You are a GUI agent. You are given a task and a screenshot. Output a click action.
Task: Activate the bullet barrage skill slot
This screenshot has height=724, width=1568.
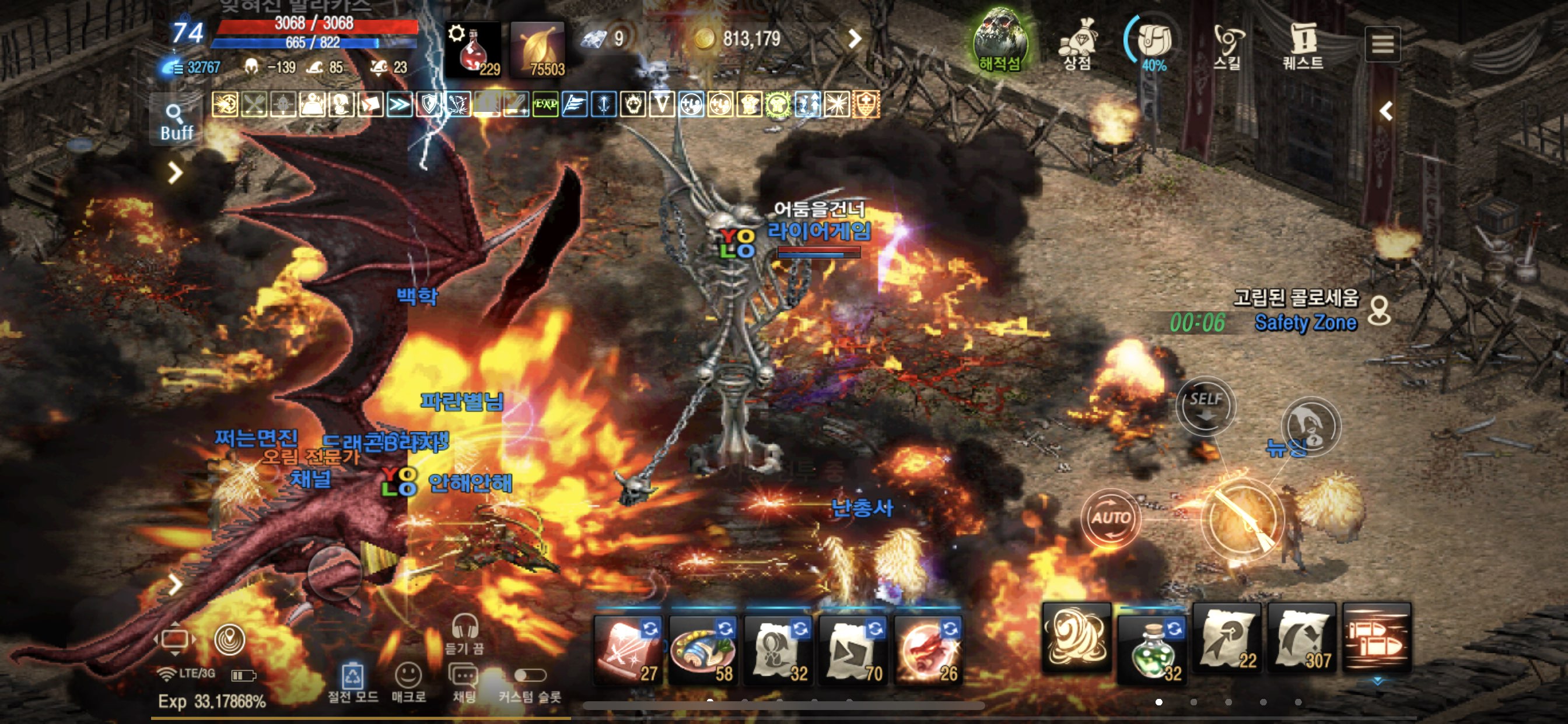(x=1376, y=638)
